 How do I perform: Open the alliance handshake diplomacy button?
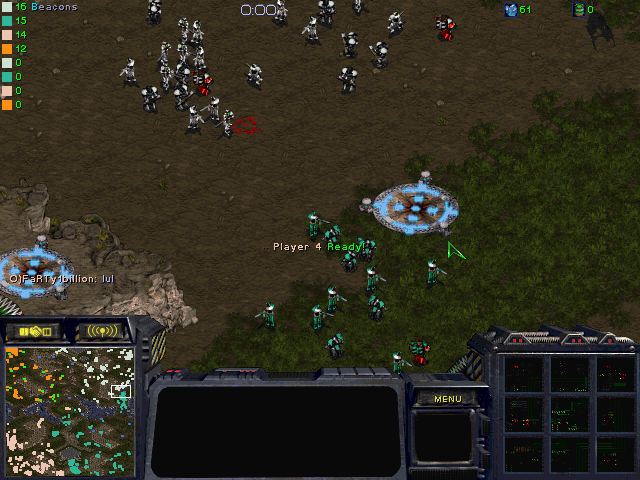(x=36, y=331)
